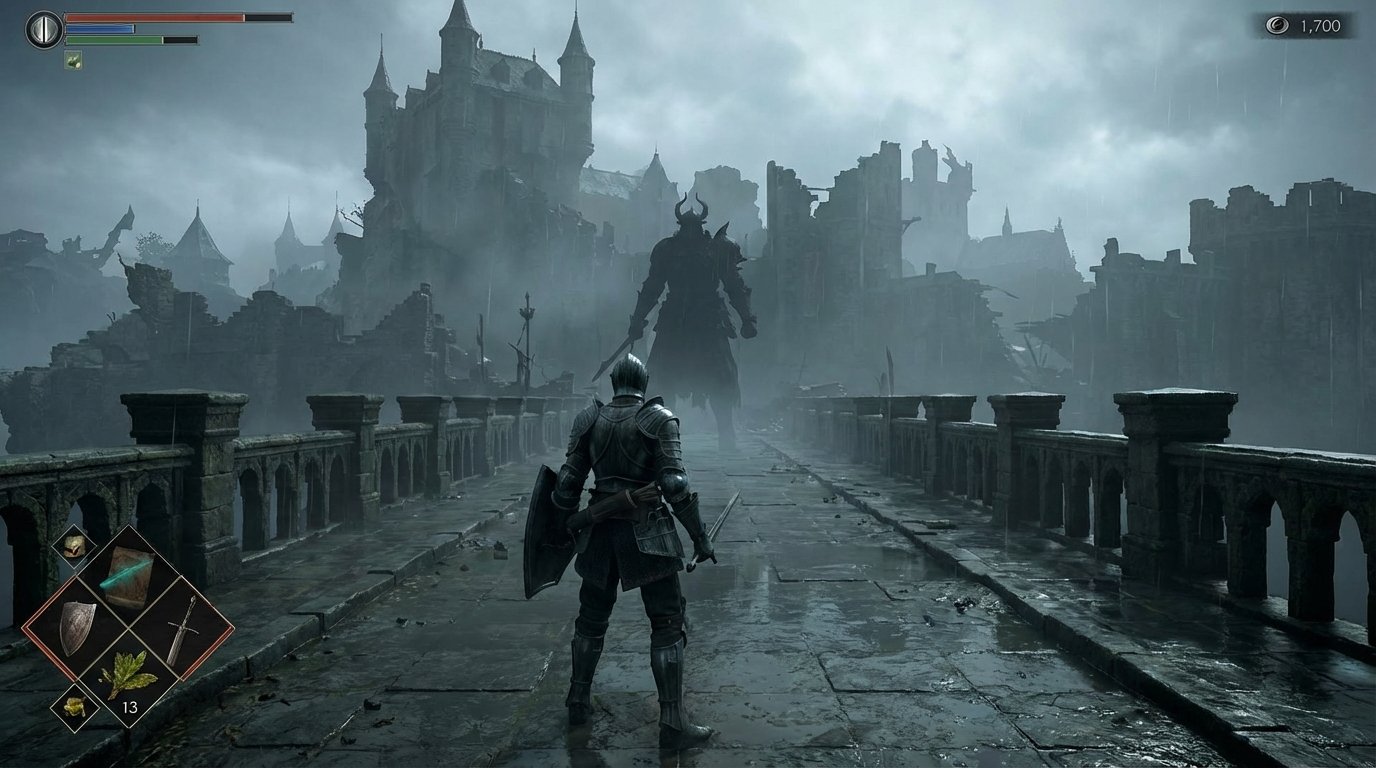The height and width of the screenshot is (768, 1376).
Task: Click the round silver emblem beside the bars
Action: (x=43, y=29)
